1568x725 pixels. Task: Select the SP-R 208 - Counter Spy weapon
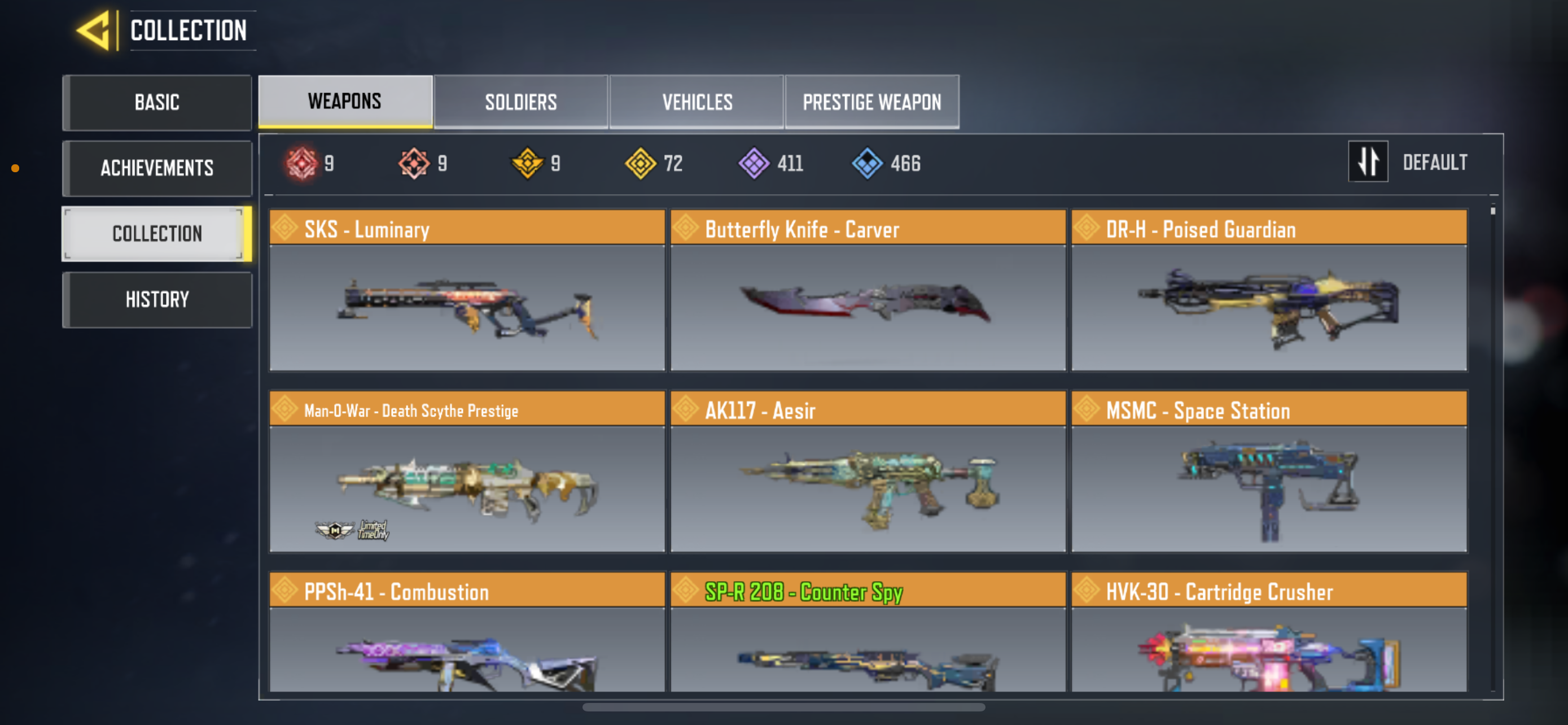[x=867, y=639]
